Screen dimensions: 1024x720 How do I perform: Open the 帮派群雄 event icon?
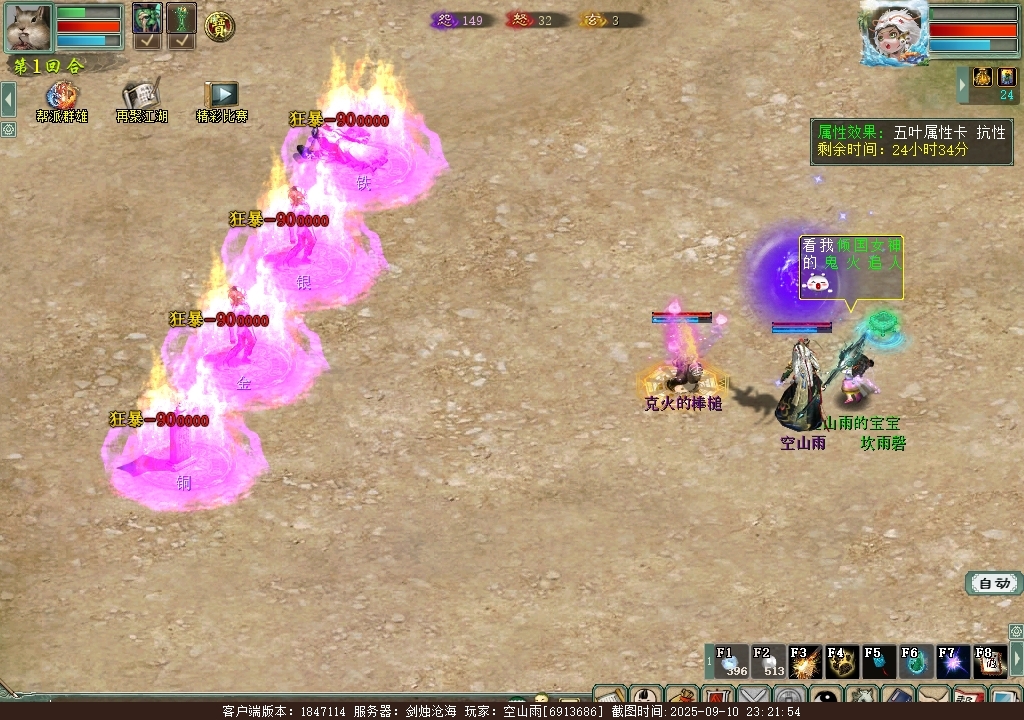pos(62,98)
